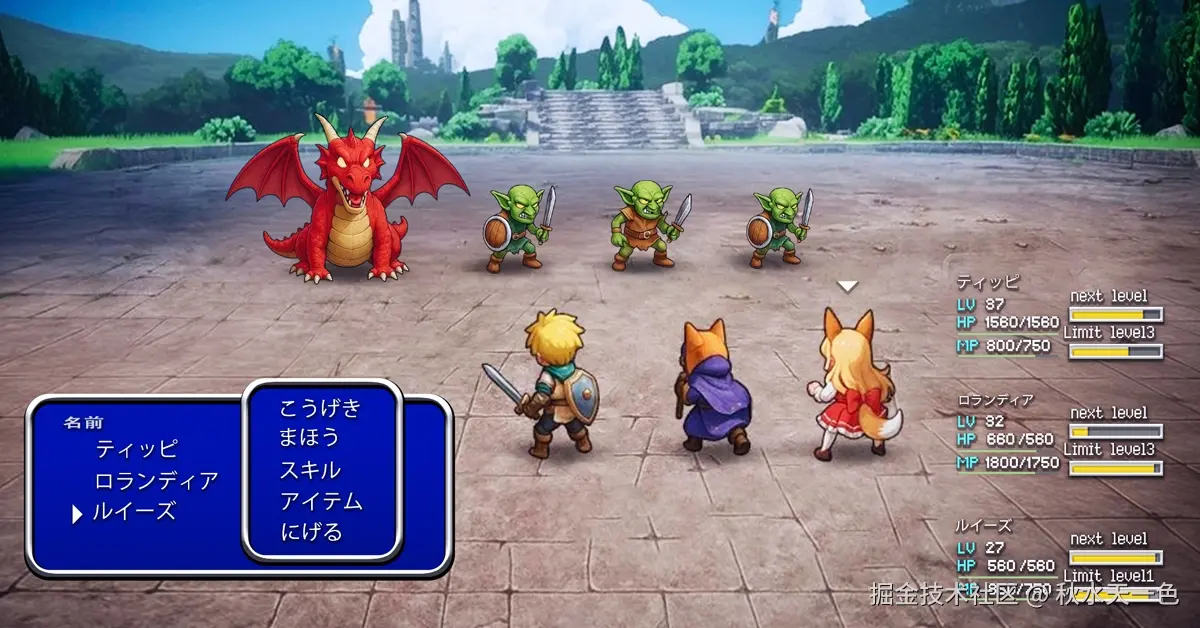Choose にげる to flee the battle
Viewport: 1200px width, 628px height.
(311, 532)
